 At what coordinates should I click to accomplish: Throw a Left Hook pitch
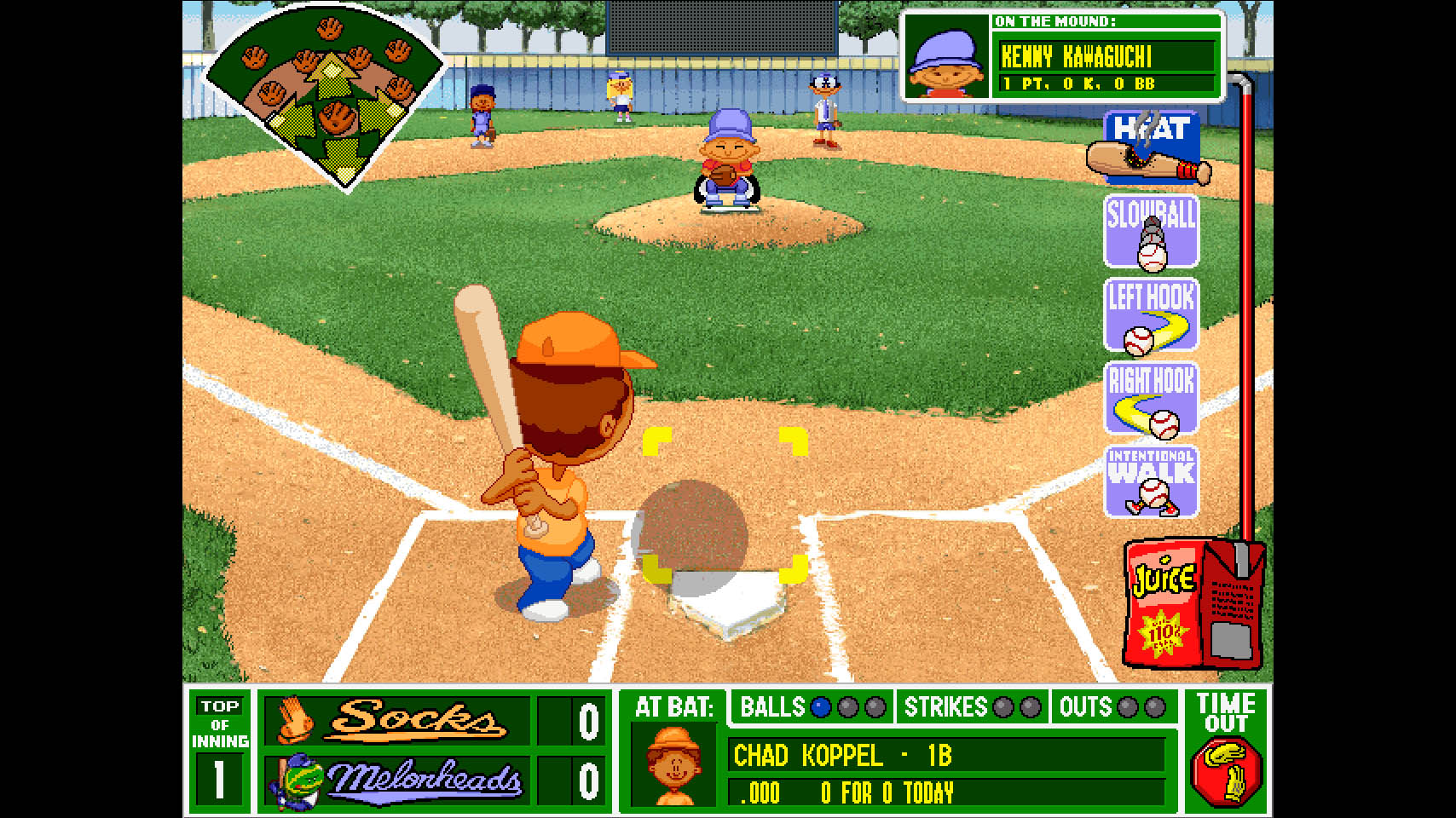[1152, 315]
